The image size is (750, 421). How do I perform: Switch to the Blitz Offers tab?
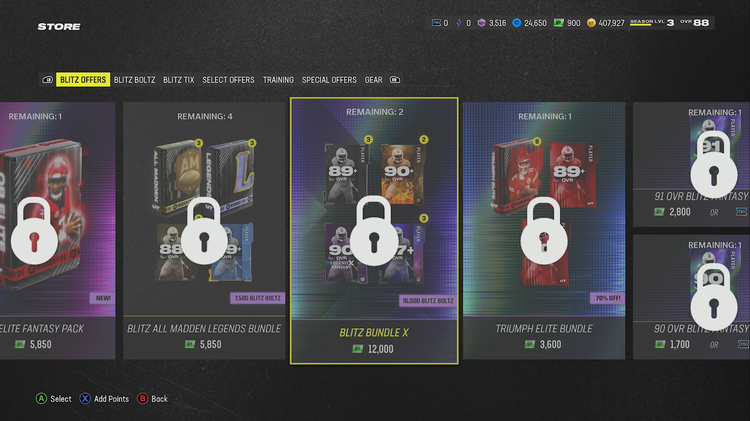tap(83, 80)
